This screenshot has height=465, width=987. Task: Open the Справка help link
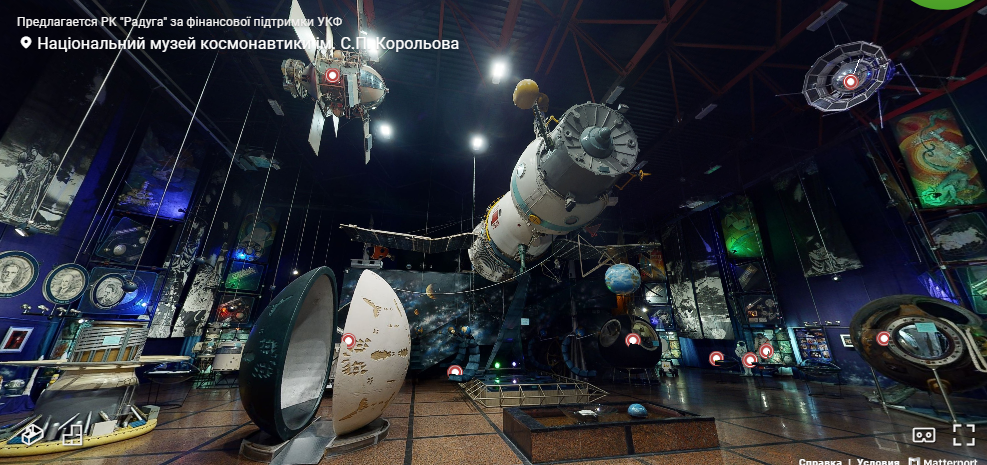[819, 461]
